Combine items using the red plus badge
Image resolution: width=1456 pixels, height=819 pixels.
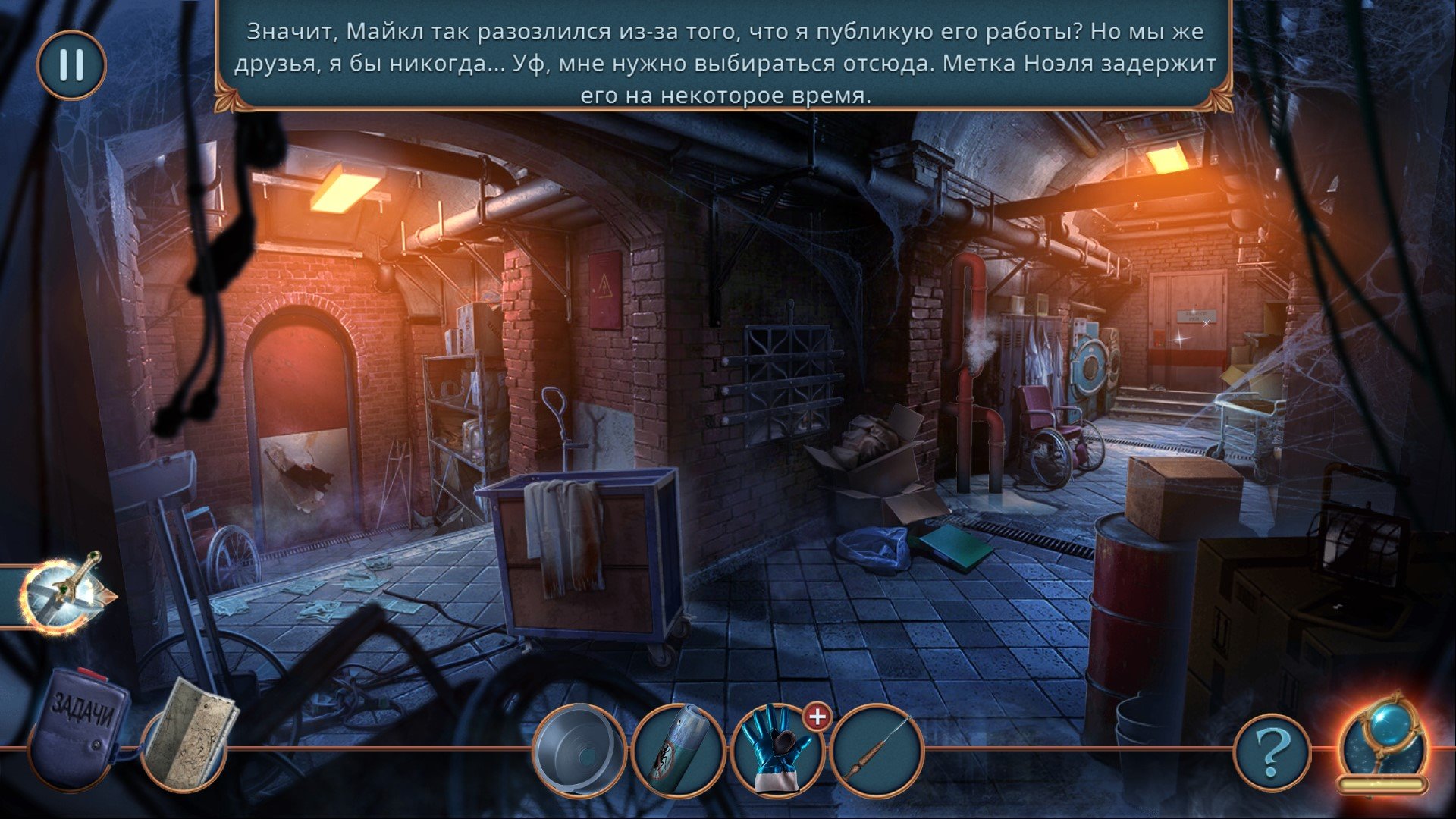pos(817,717)
